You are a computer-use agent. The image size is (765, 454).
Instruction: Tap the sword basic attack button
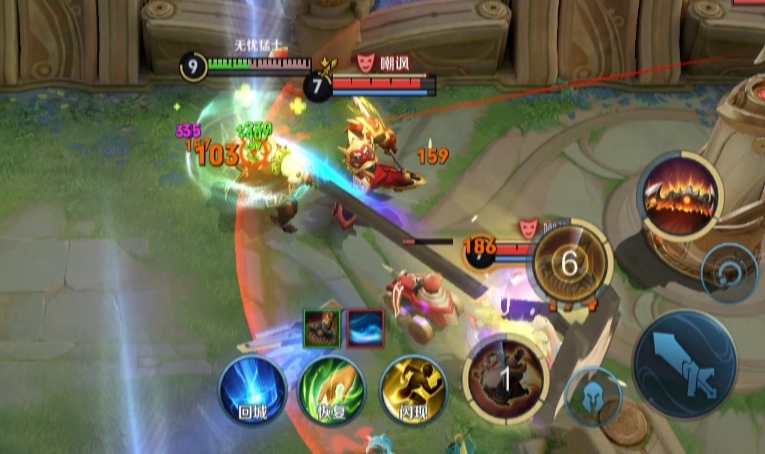click(x=684, y=364)
